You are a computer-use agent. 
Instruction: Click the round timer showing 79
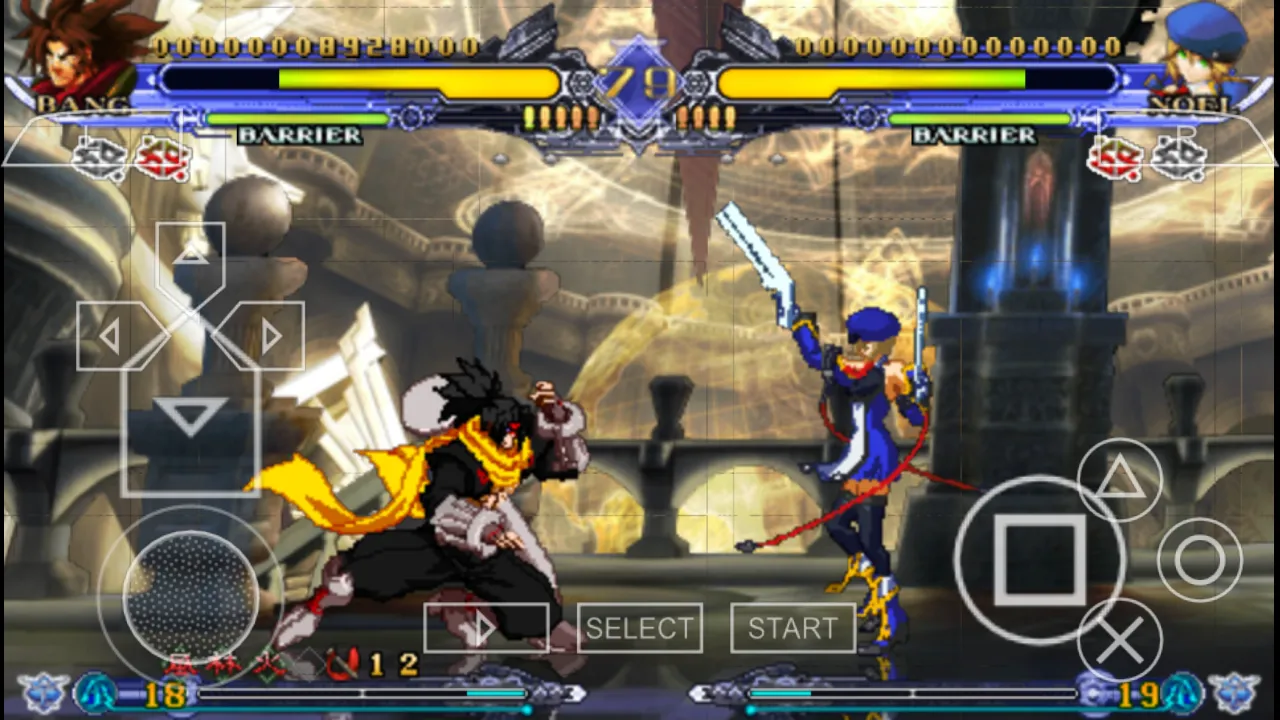pyautogui.click(x=640, y=80)
